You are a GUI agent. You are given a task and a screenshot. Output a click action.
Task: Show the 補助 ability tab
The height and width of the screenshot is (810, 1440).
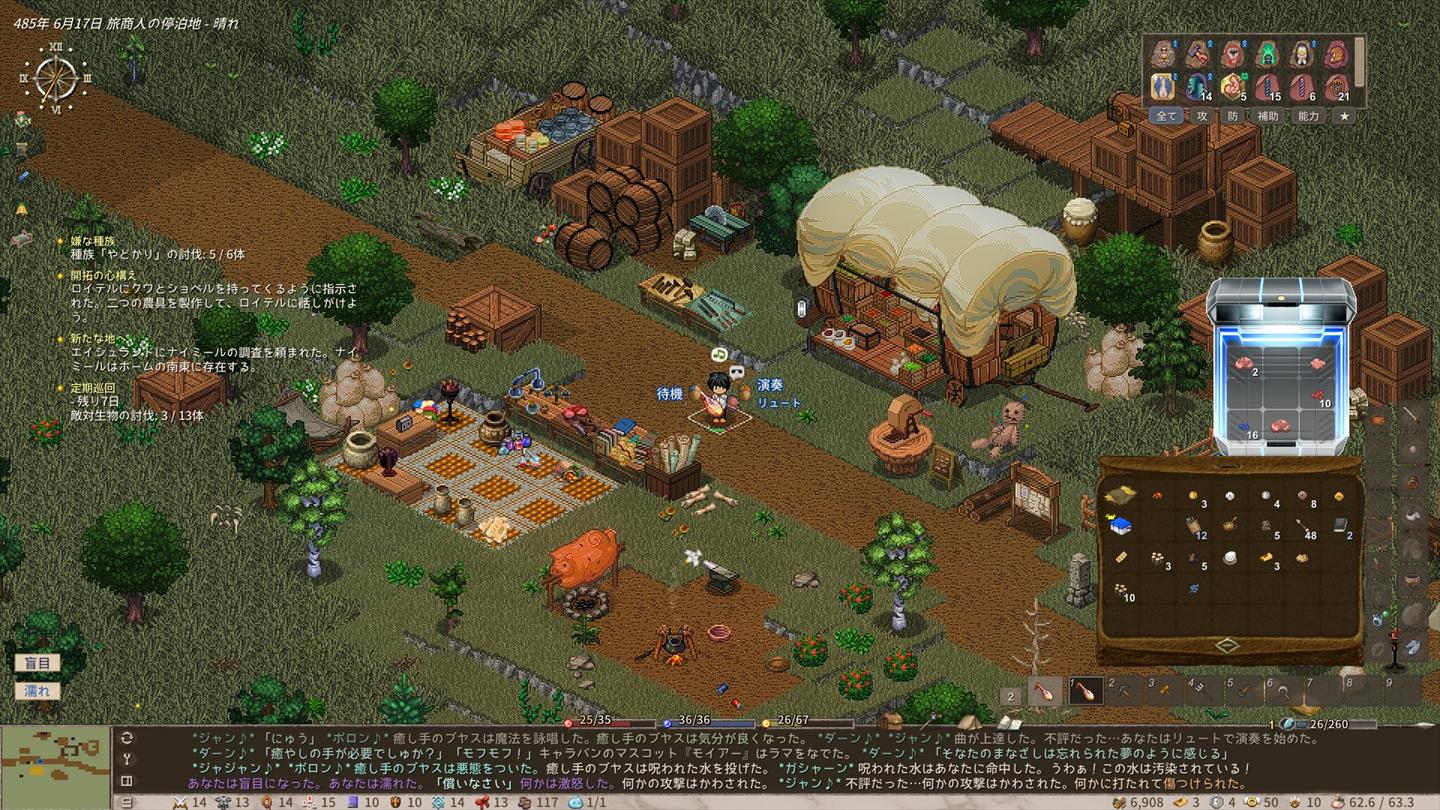[x=1268, y=116]
